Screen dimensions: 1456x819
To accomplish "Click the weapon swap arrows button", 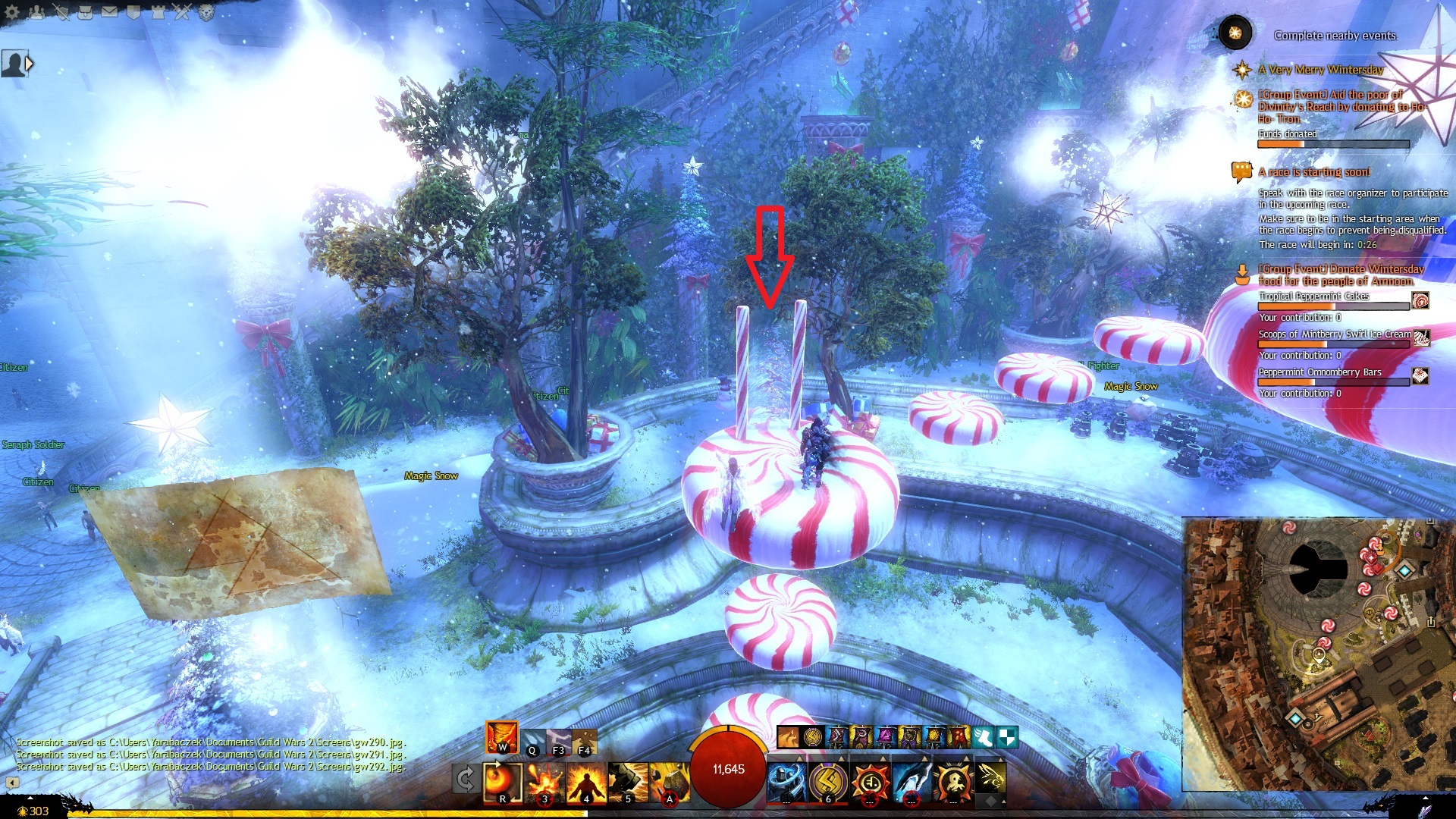I will pyautogui.click(x=466, y=779).
